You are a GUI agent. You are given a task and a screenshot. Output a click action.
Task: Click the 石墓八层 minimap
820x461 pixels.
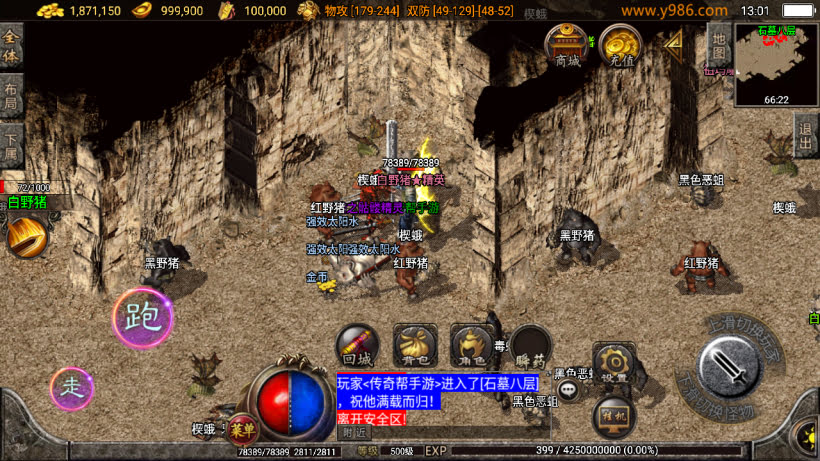pos(776,64)
